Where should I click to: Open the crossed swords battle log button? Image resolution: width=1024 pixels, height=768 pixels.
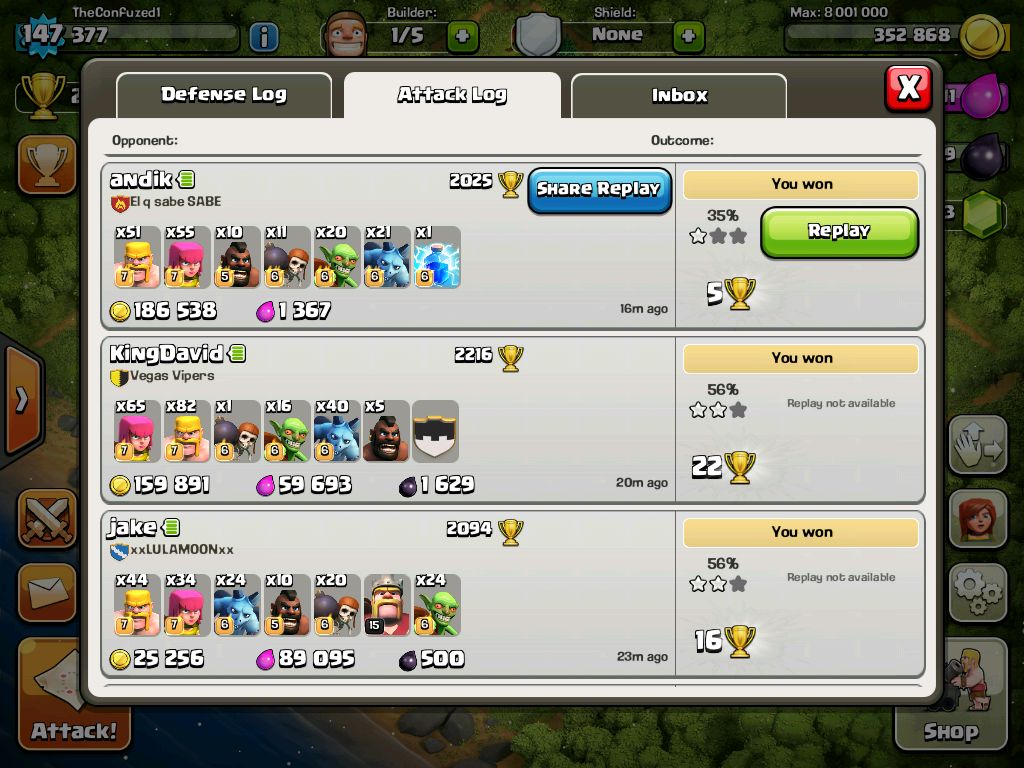(x=47, y=520)
